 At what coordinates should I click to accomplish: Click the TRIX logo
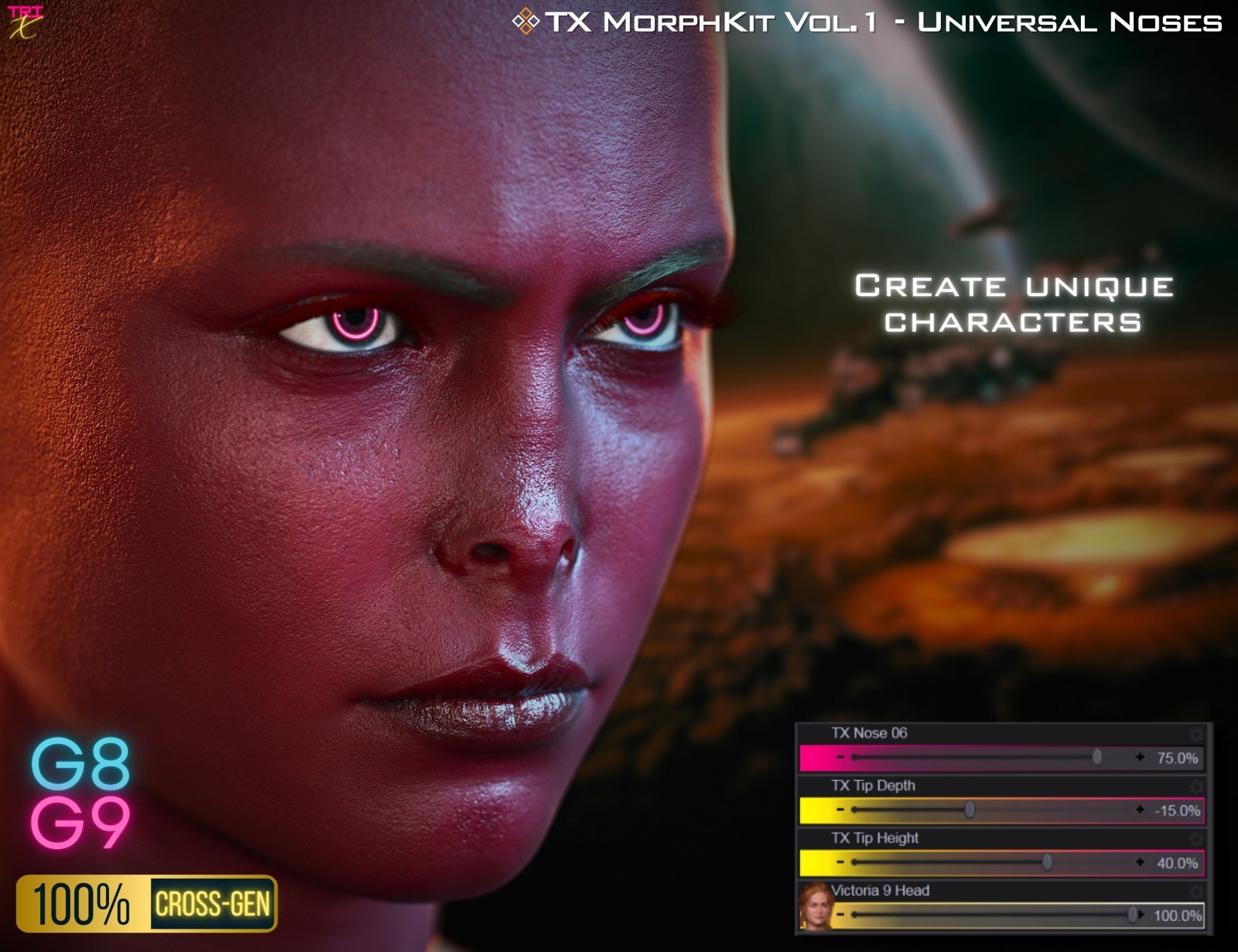pos(26,20)
